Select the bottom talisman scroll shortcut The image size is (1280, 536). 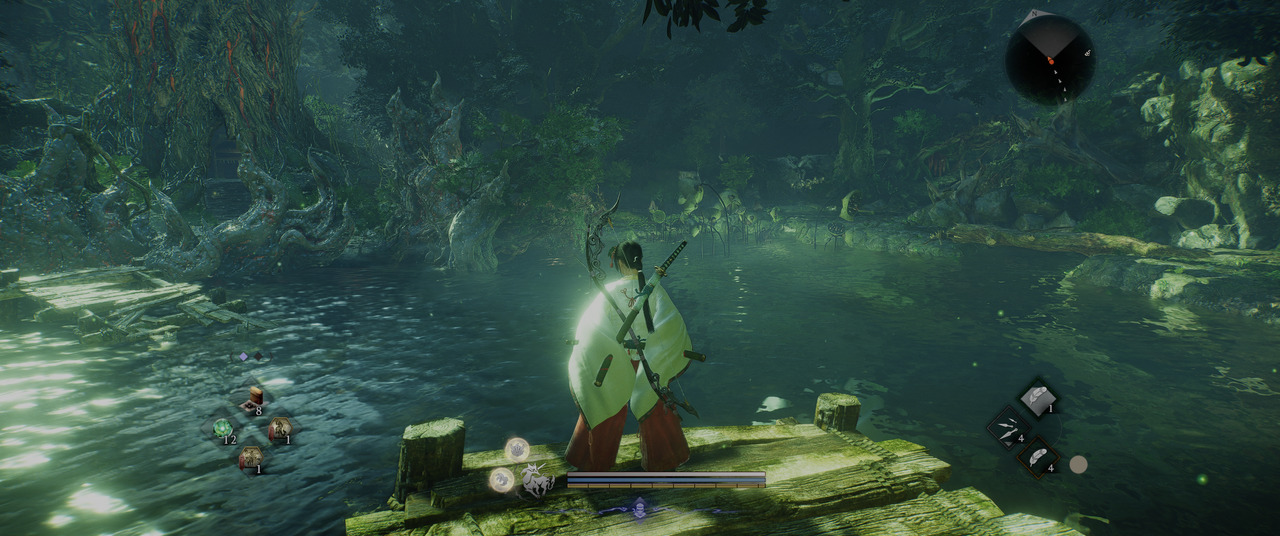pos(251,458)
